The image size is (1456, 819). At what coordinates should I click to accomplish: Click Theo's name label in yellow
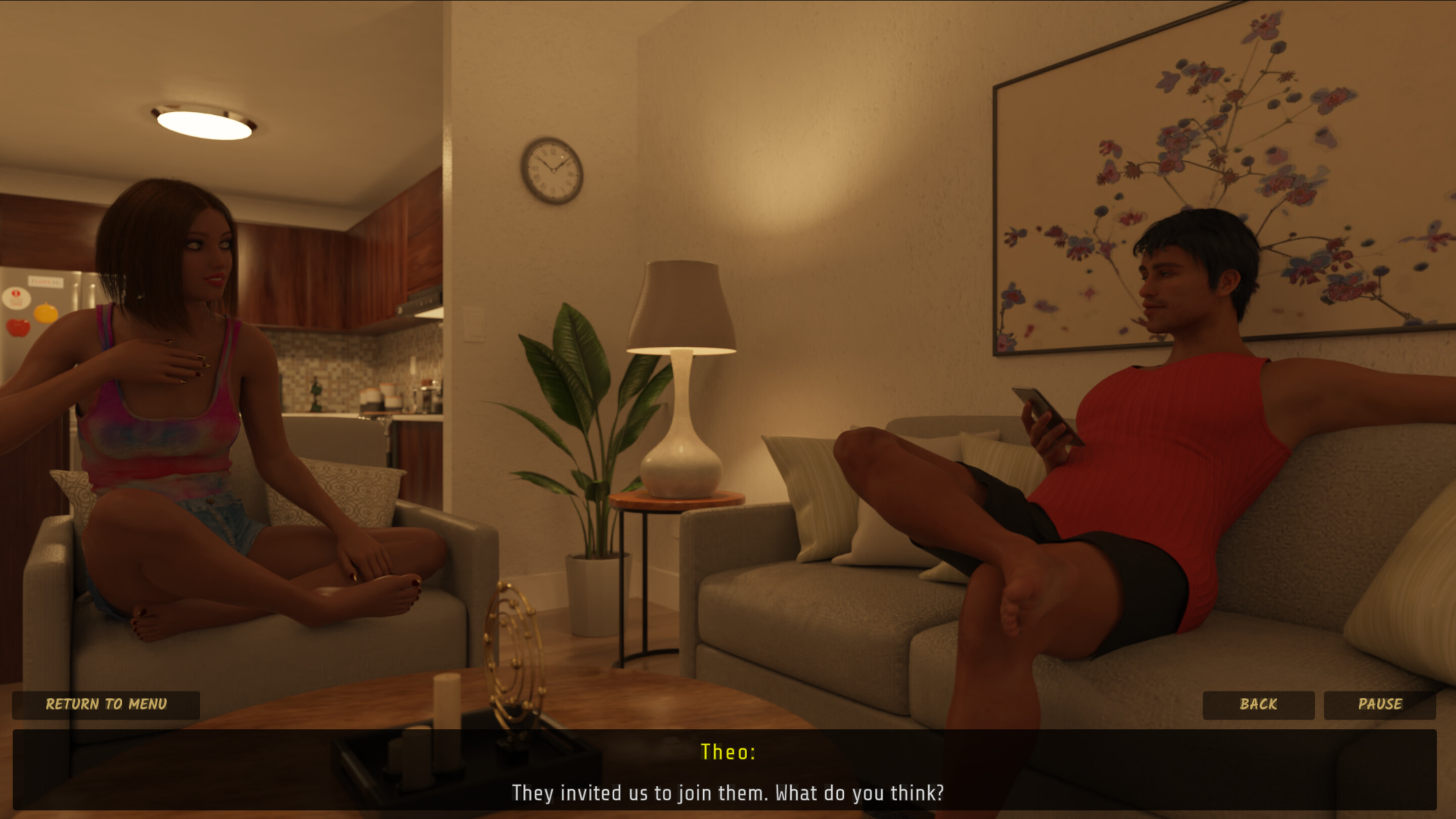[x=728, y=752]
